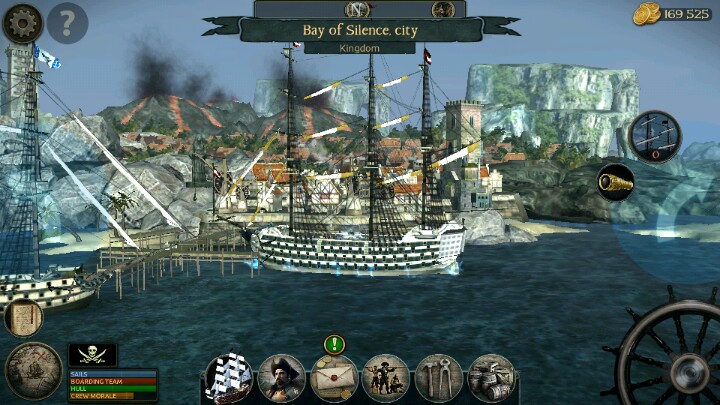Viewport: 720px width, 405px height.
Task: Open the crew members menu
Action: 385,378
